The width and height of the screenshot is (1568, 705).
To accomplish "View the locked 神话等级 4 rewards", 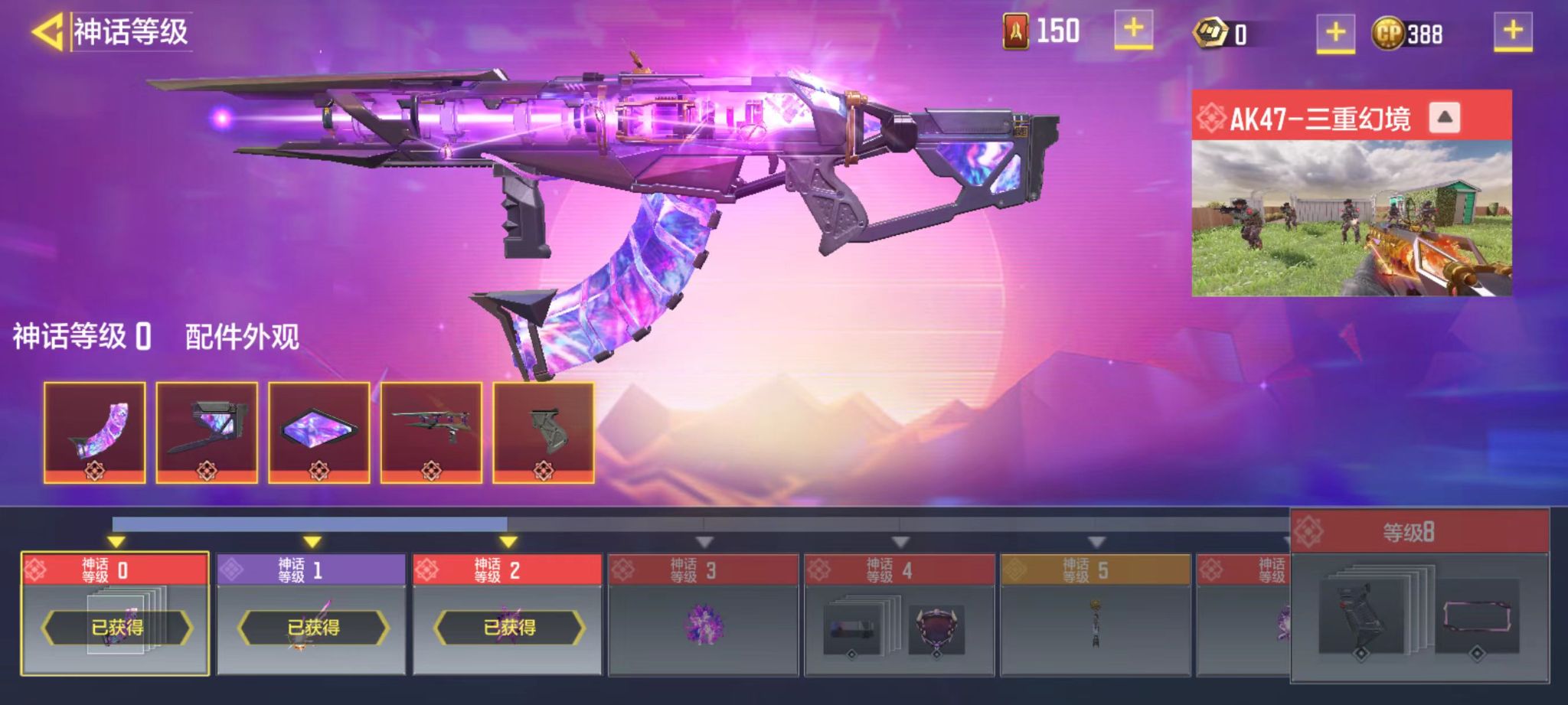I will click(900, 615).
